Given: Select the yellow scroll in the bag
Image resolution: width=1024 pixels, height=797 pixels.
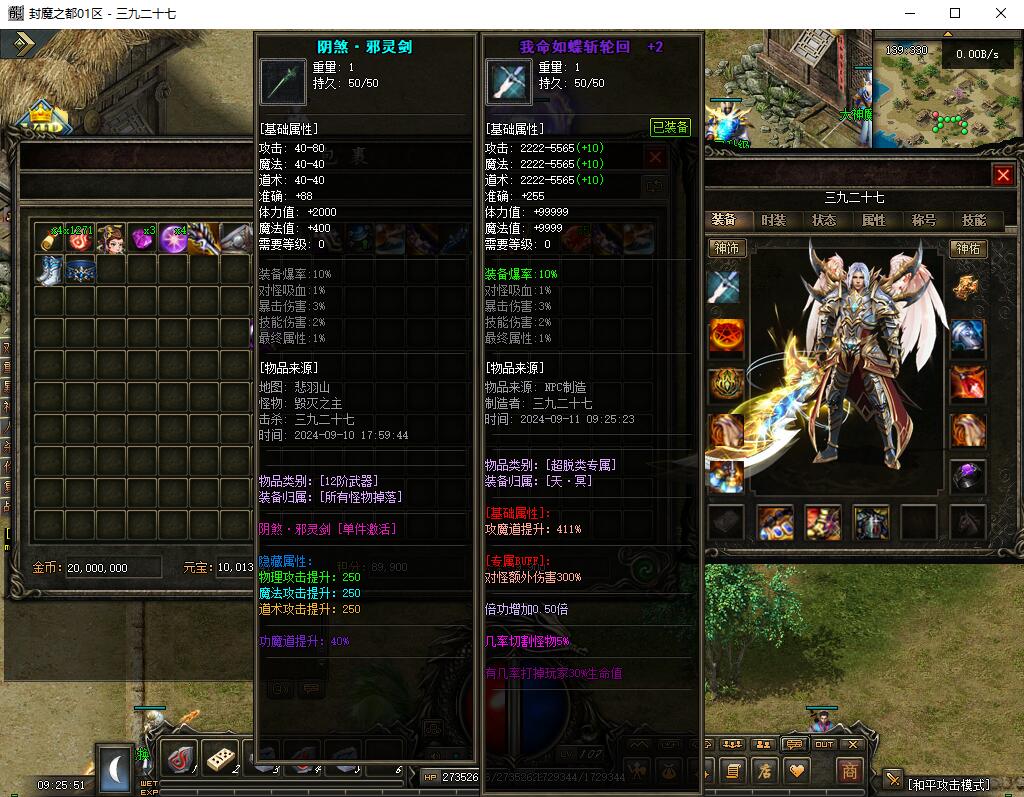Looking at the screenshot, I should (49, 239).
